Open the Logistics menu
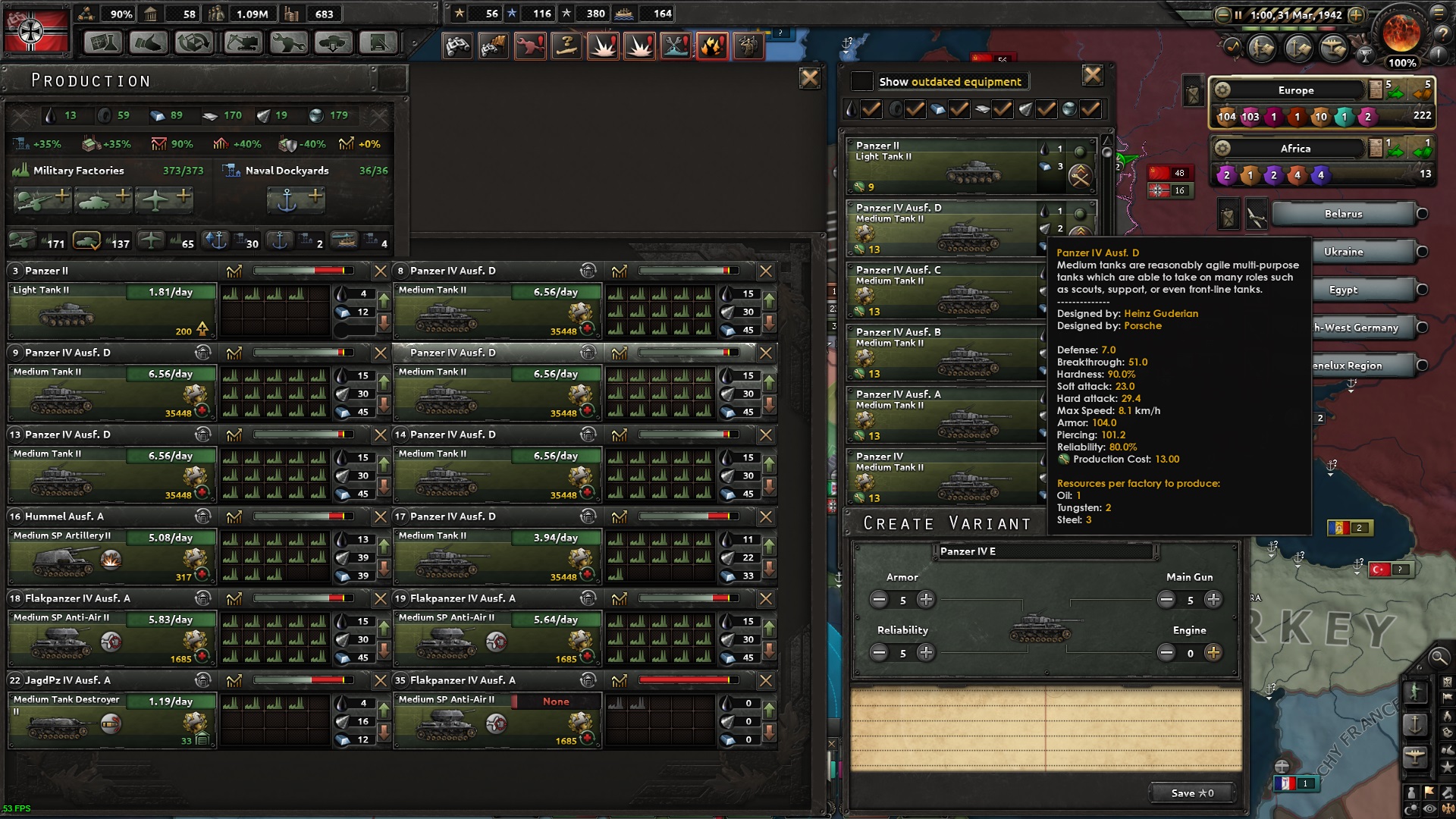The height and width of the screenshot is (819, 1456). [378, 42]
